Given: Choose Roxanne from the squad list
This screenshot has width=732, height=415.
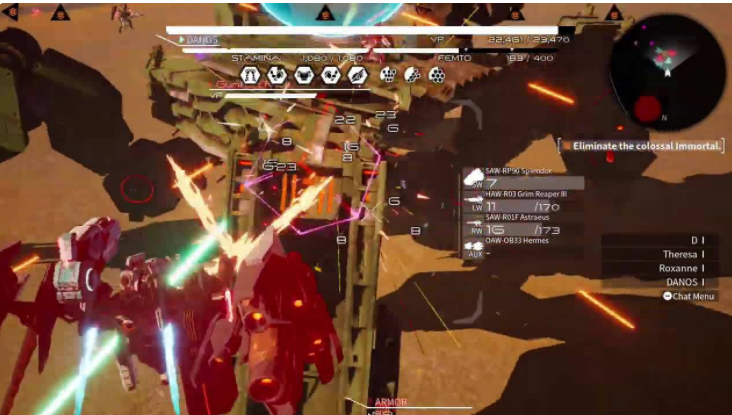Looking at the screenshot, I should (682, 268).
